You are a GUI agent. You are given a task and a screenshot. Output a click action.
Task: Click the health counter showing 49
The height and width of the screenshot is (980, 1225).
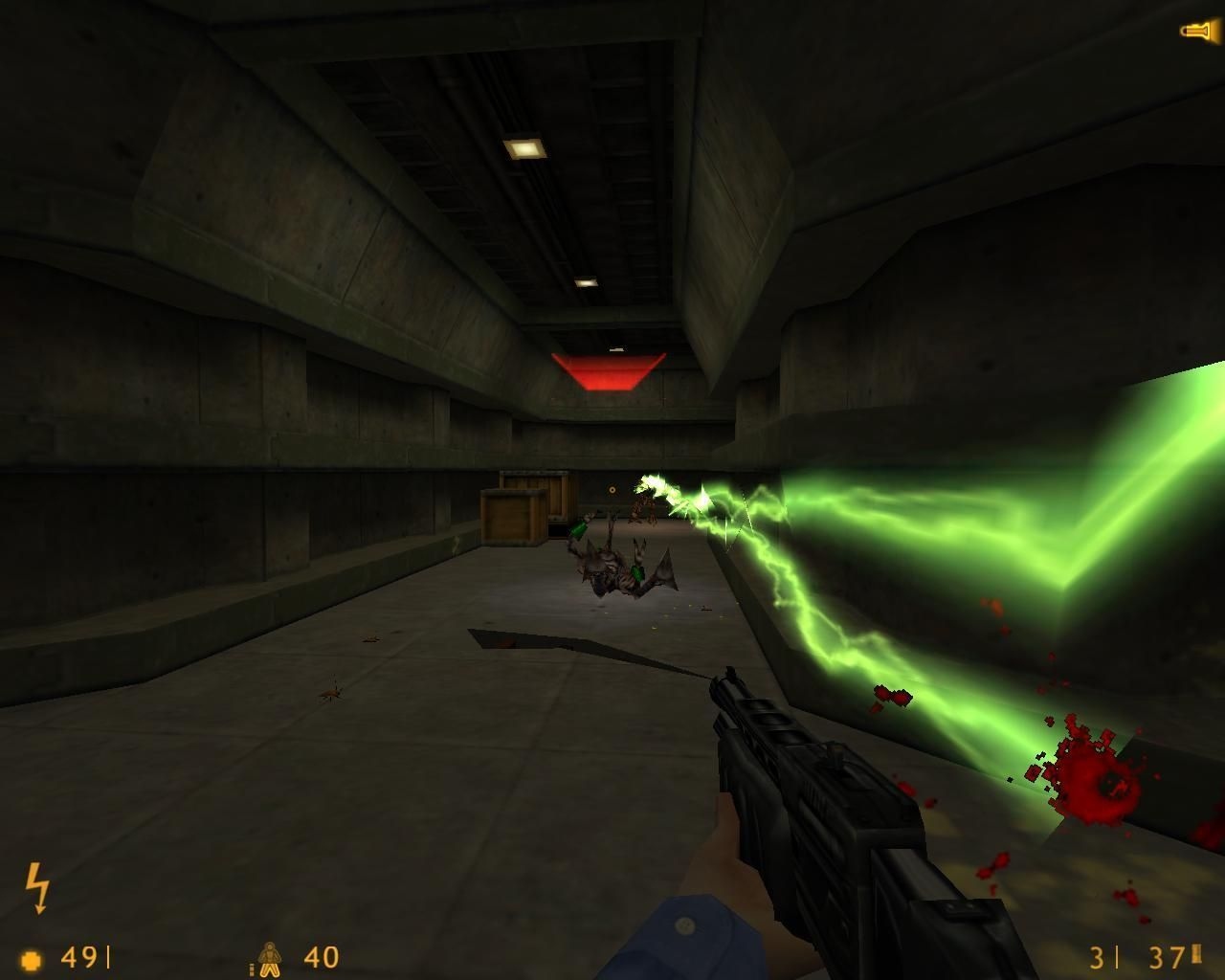click(x=81, y=957)
